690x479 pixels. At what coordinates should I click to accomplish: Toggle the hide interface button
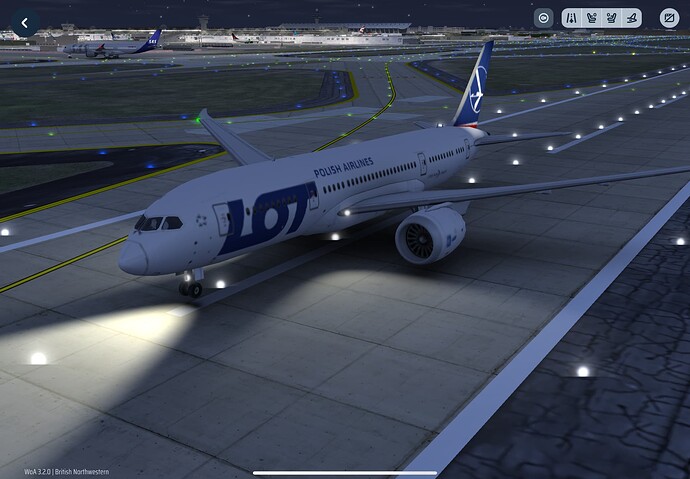(669, 18)
